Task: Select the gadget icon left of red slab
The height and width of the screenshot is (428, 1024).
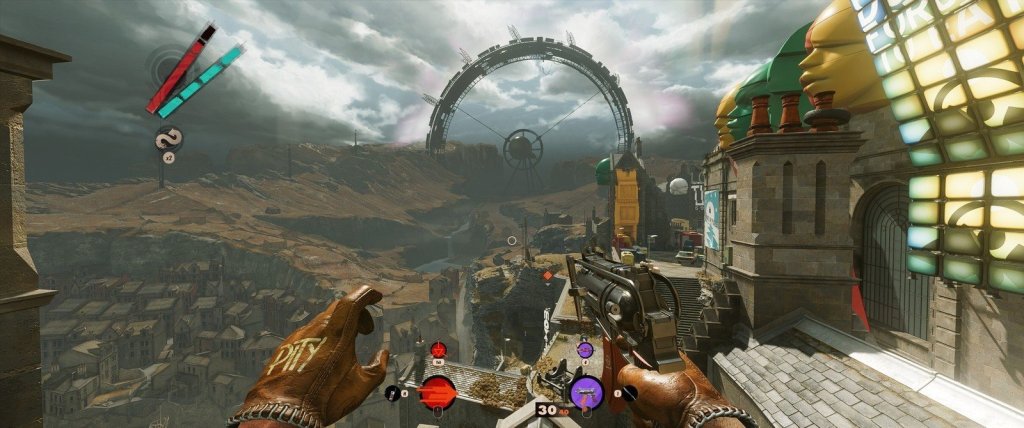Action: click(391, 393)
